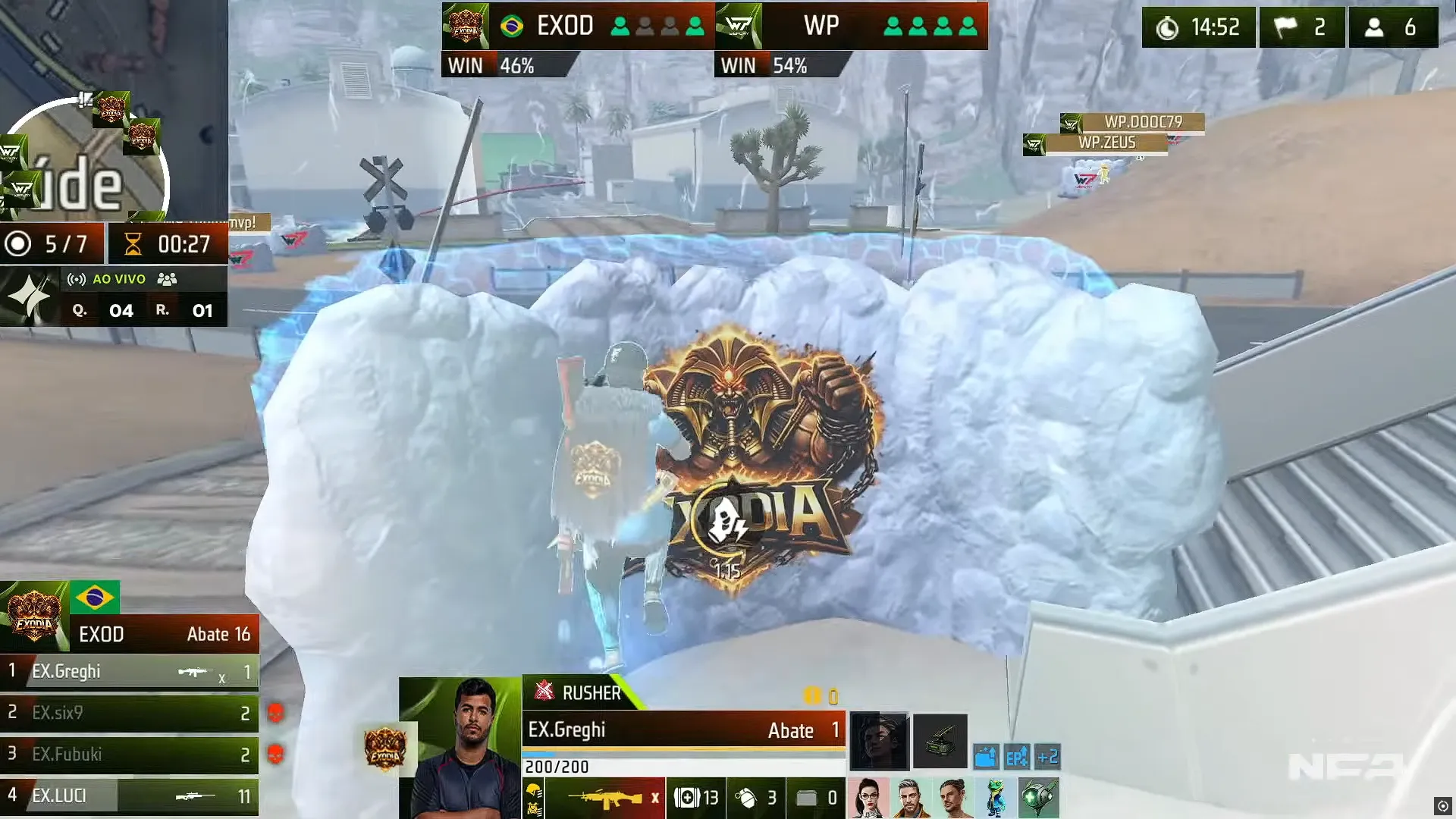Select the RUSHER role icon
Screen dimensions: 1456x819
click(544, 692)
